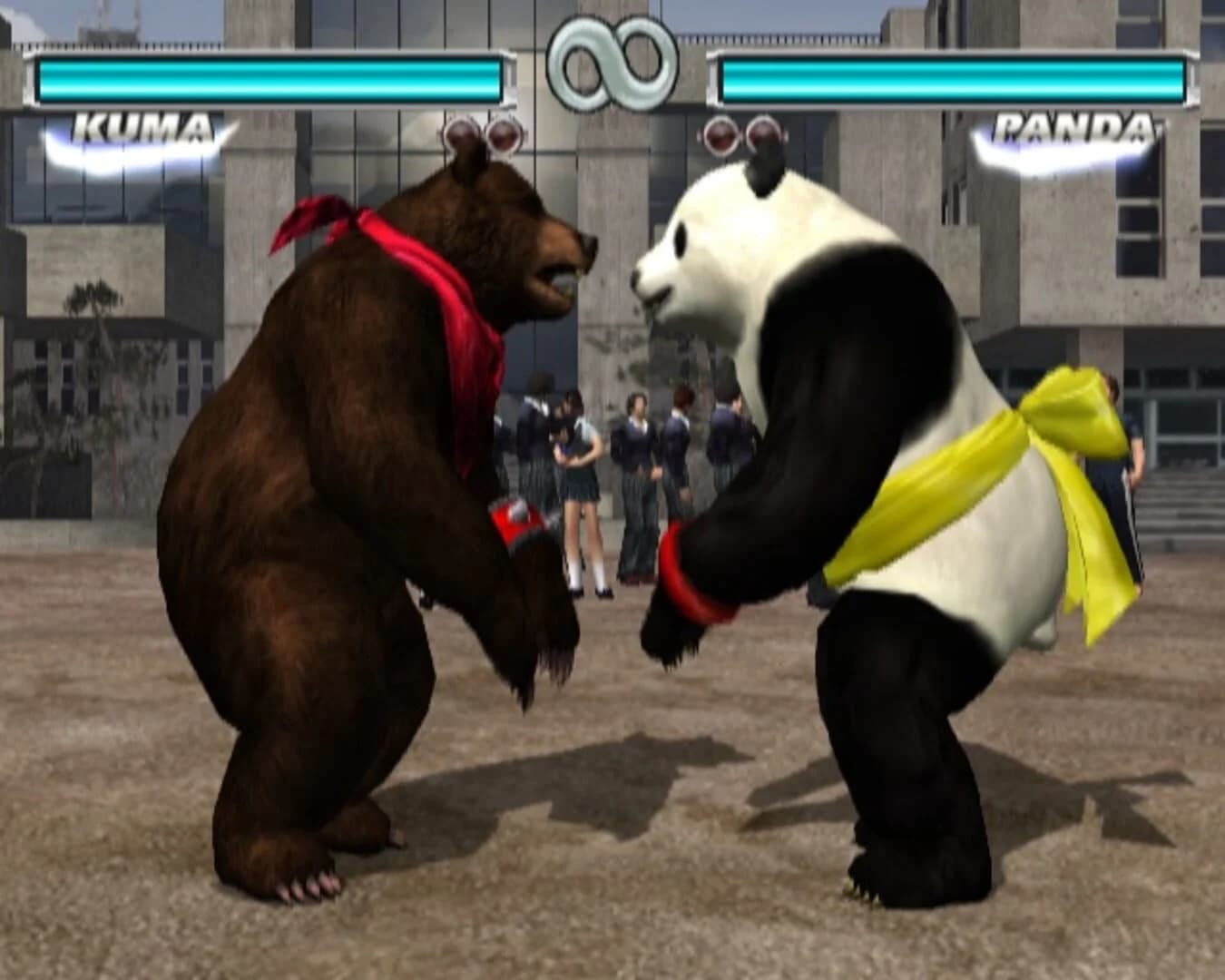The width and height of the screenshot is (1225, 980).
Task: Click Panda's first round-win orb indicator
Action: [x=721, y=137]
